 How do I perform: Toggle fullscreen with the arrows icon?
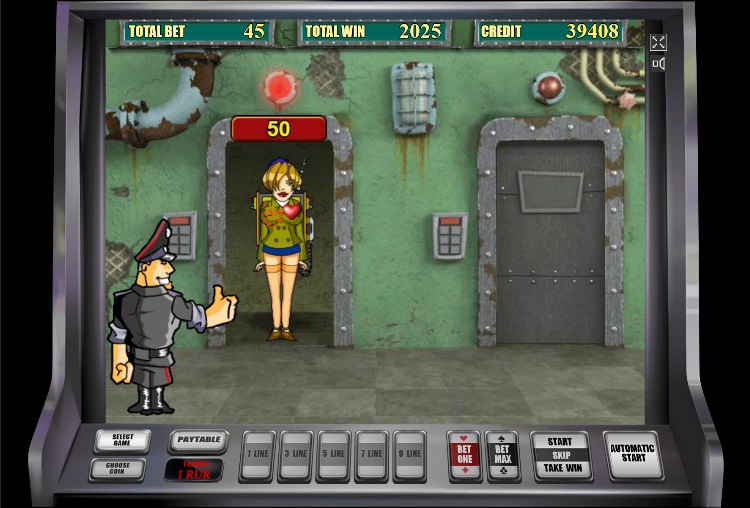pos(658,42)
